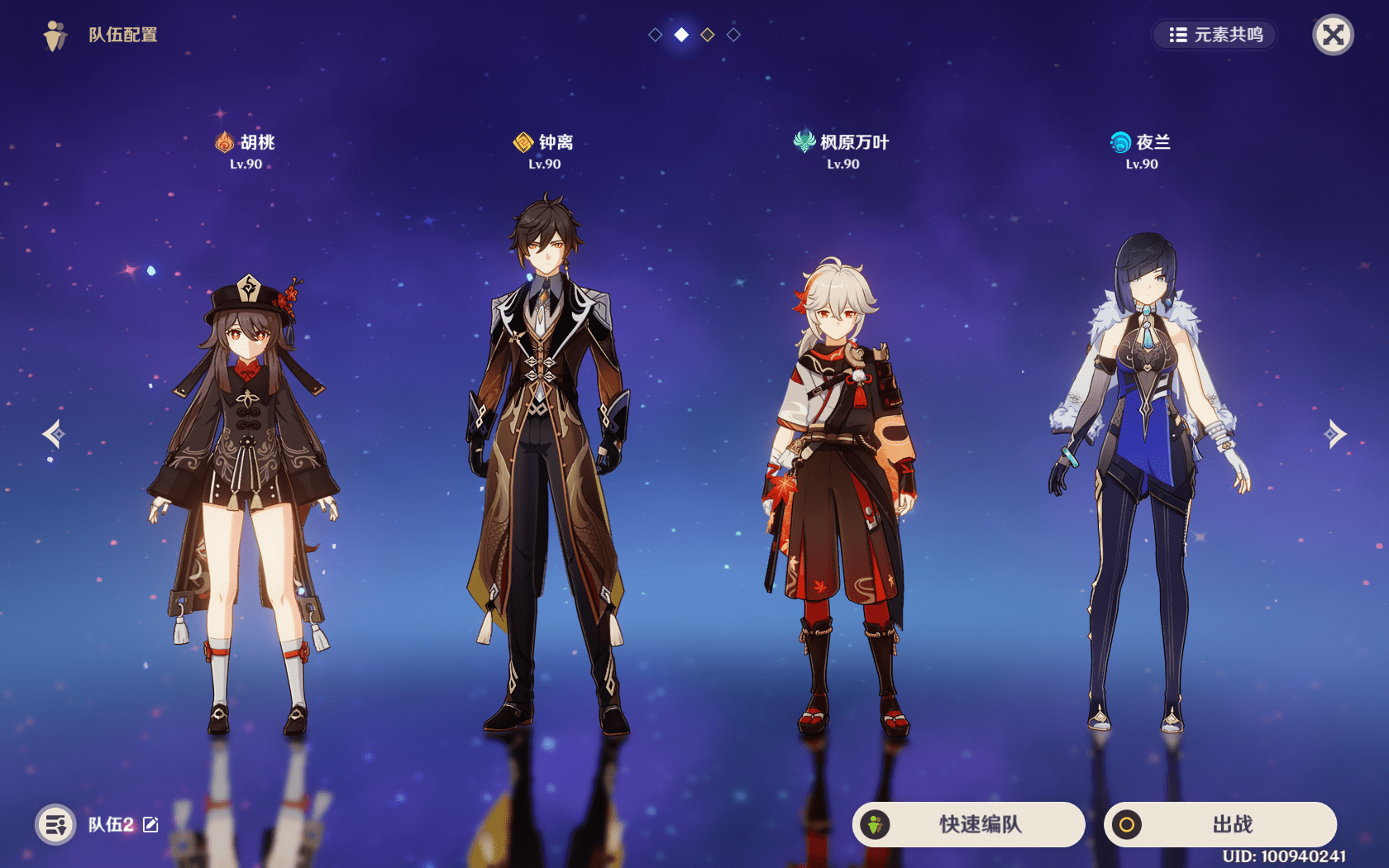Go to the next team with right arrow

[1335, 433]
